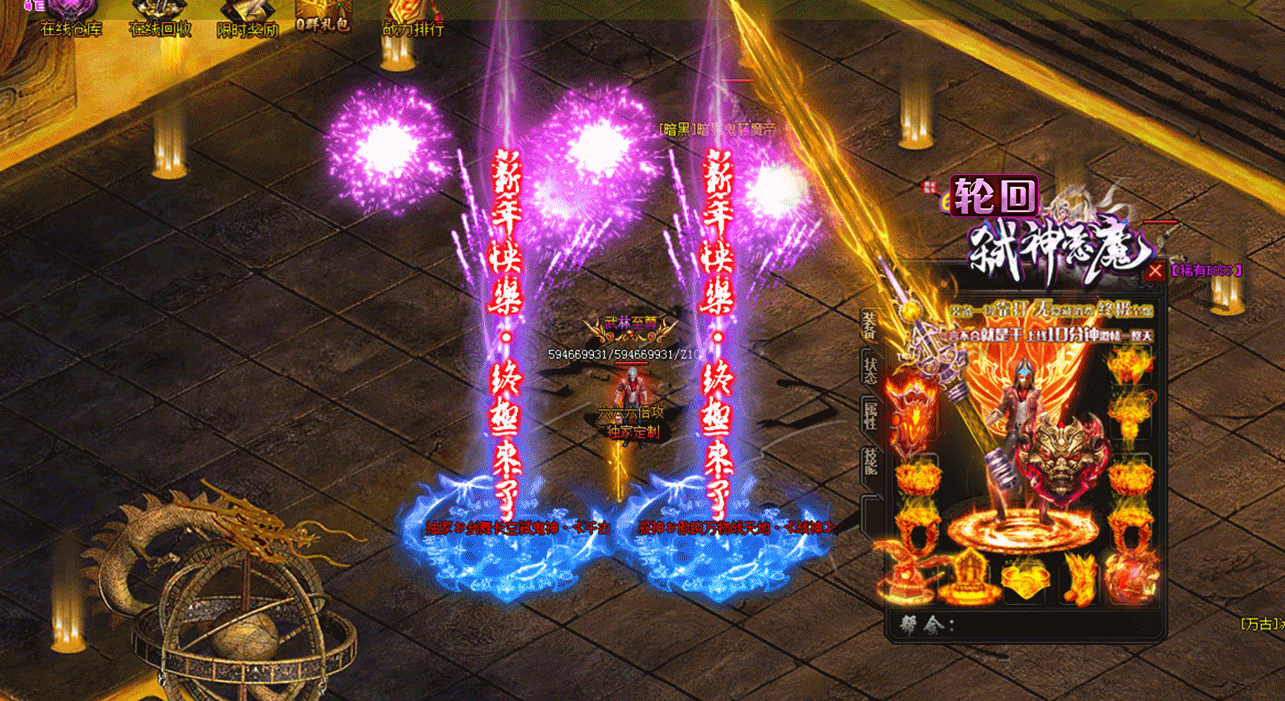Select the flaming demon shield slot
1285x701 pixels.
910,417
